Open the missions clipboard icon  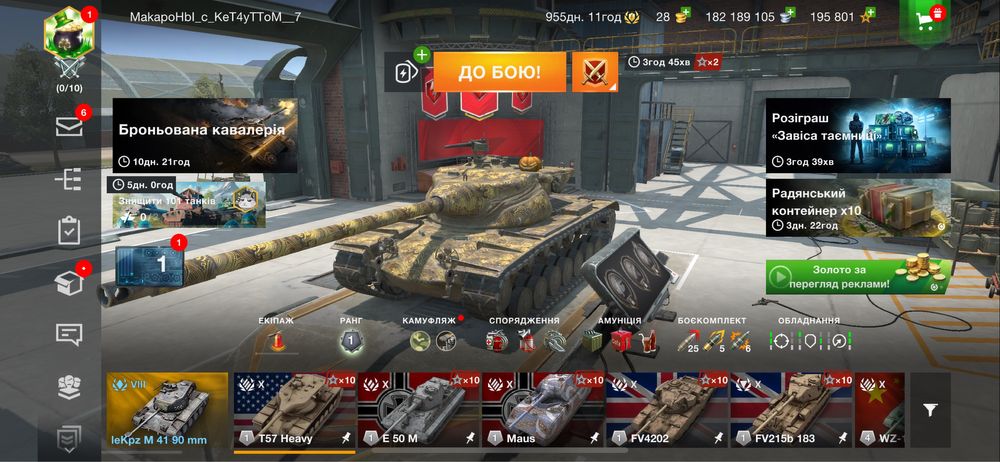(x=68, y=231)
